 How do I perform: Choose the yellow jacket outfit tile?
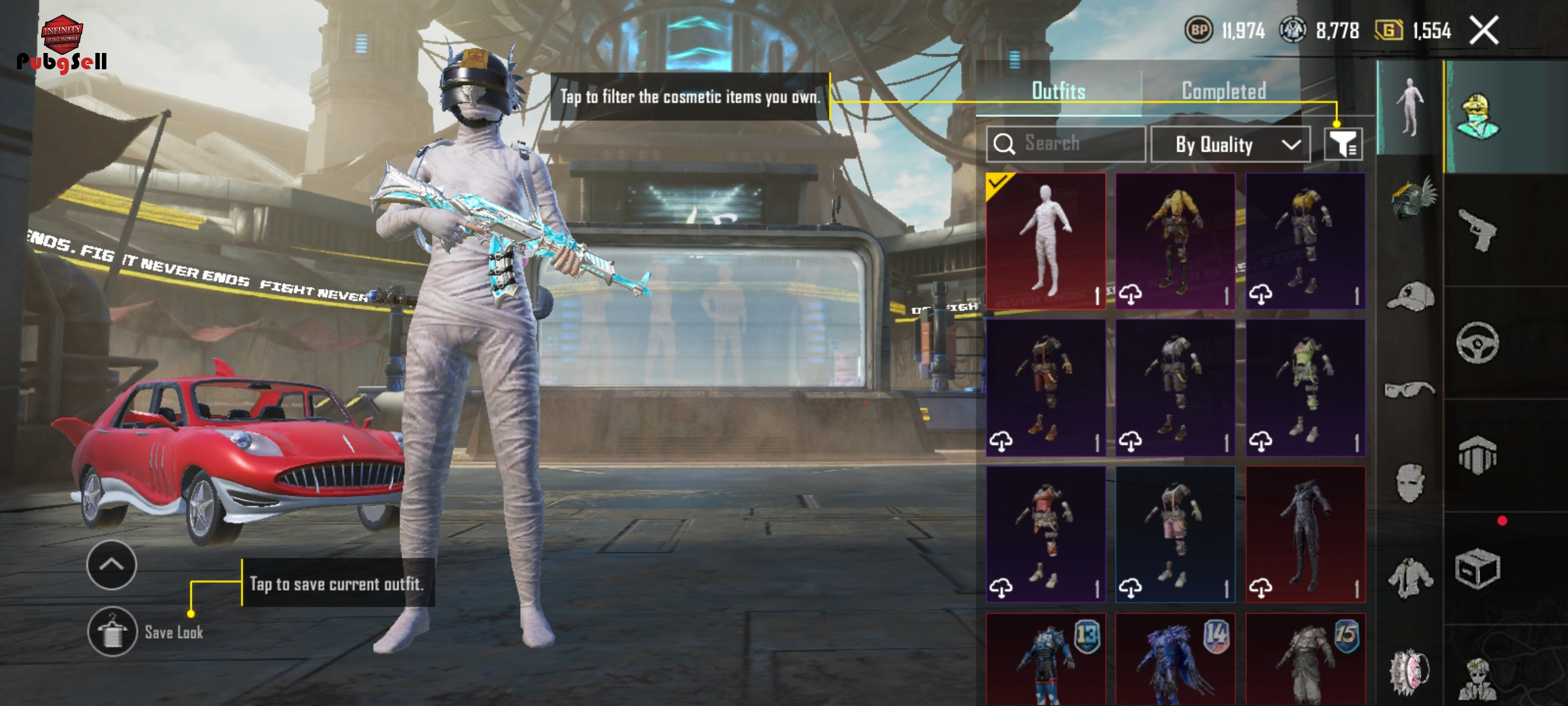[1175, 241]
